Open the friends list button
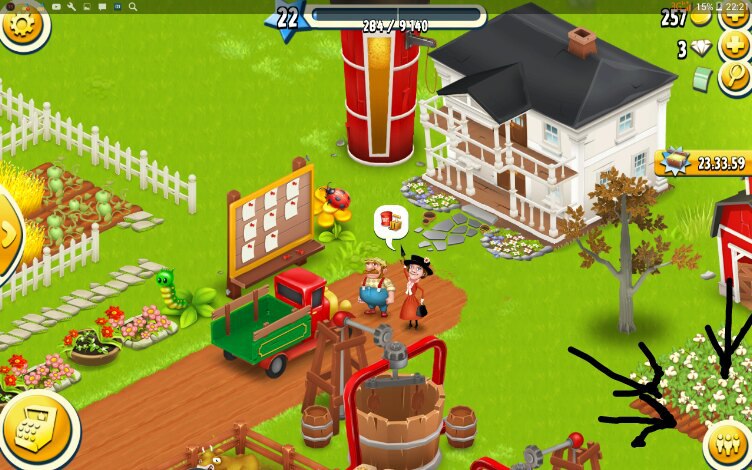 tap(727, 443)
